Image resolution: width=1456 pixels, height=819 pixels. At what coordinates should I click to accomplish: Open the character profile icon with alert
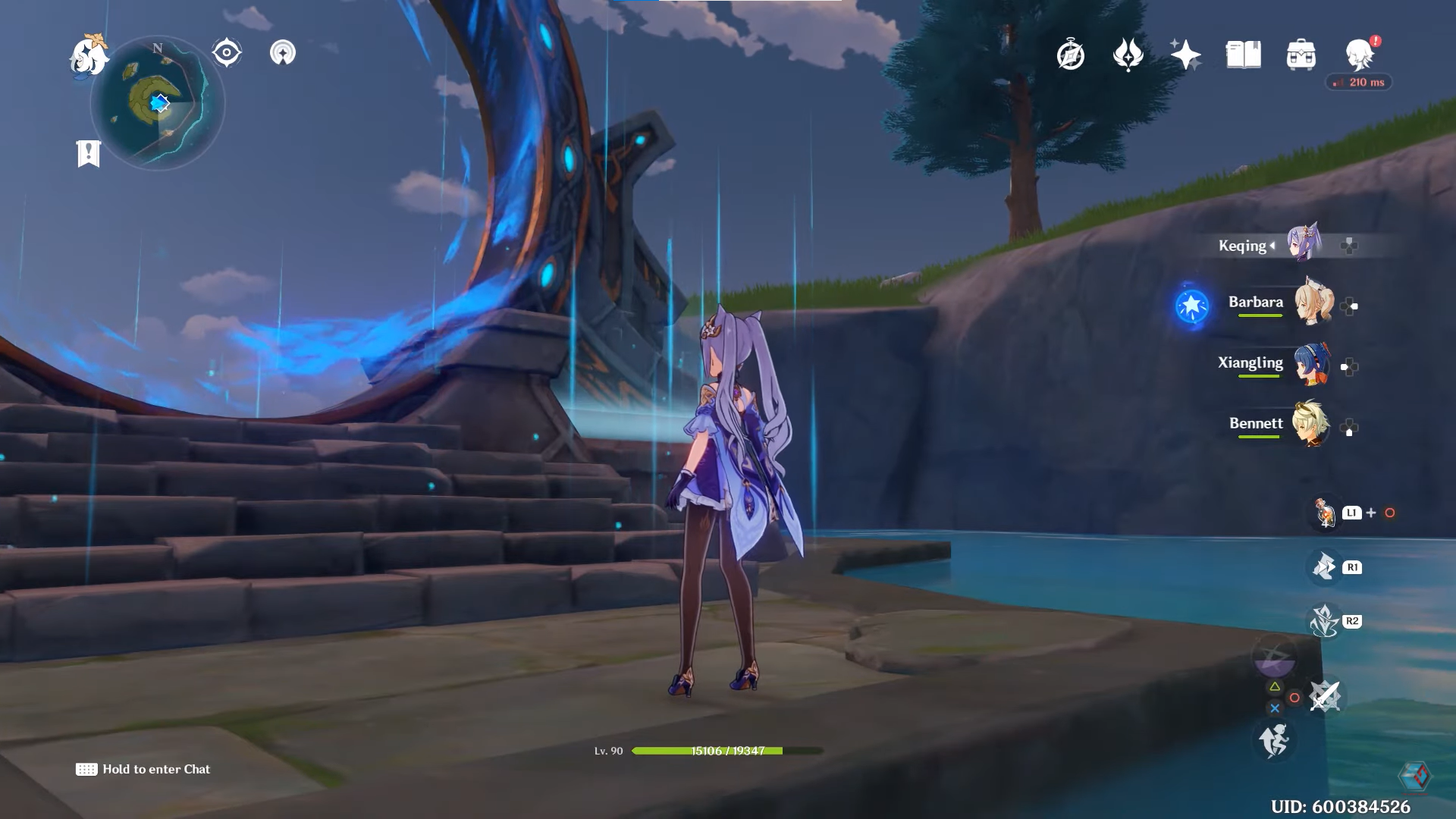tap(1360, 55)
